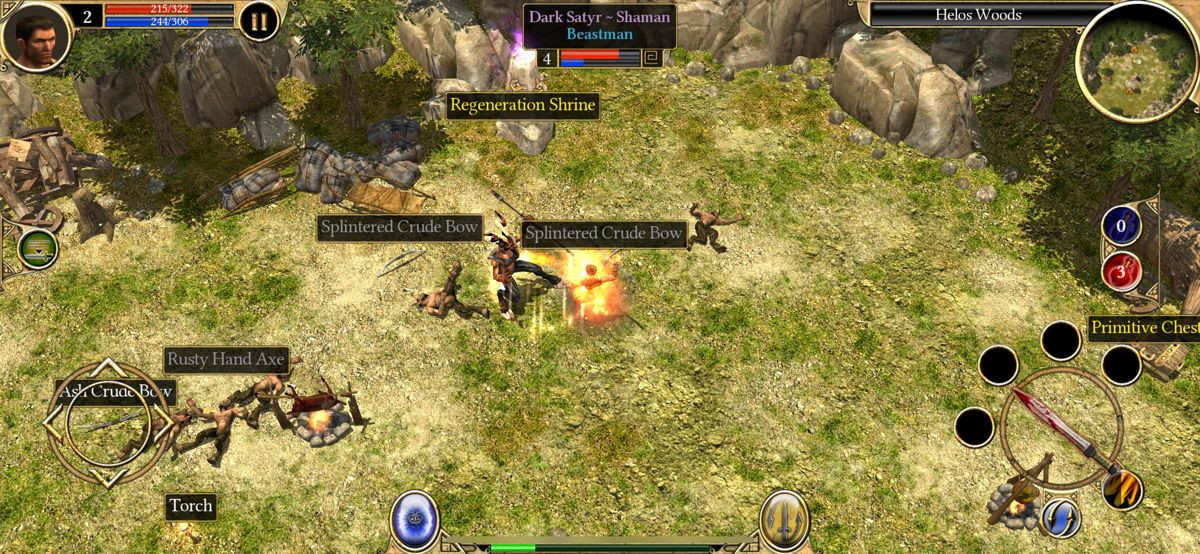This screenshot has height=554, width=1200.
Task: Open the hero portrait character sheet
Action: (x=36, y=33)
